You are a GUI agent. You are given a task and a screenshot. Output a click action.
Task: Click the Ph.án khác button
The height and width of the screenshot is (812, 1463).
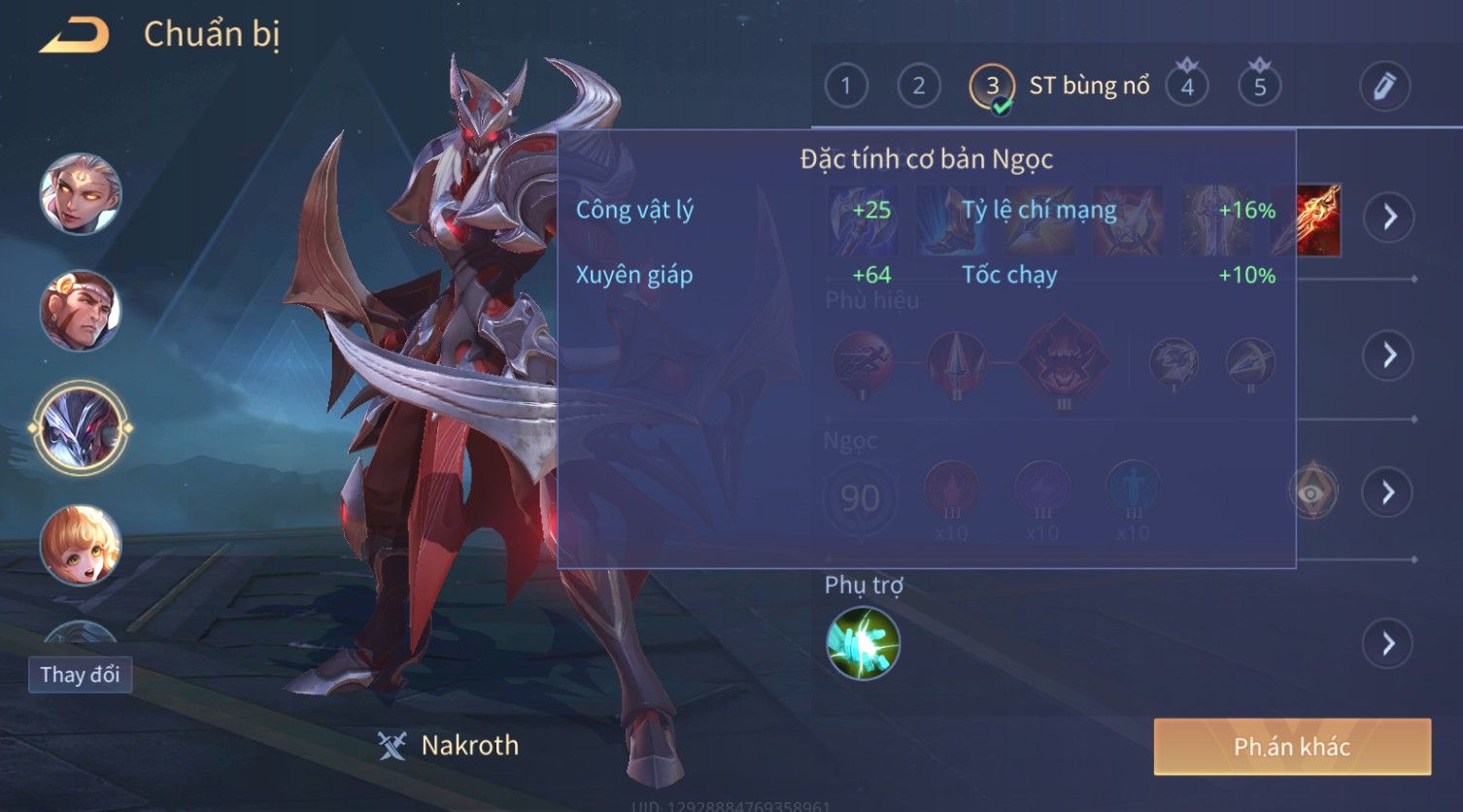(x=1291, y=746)
